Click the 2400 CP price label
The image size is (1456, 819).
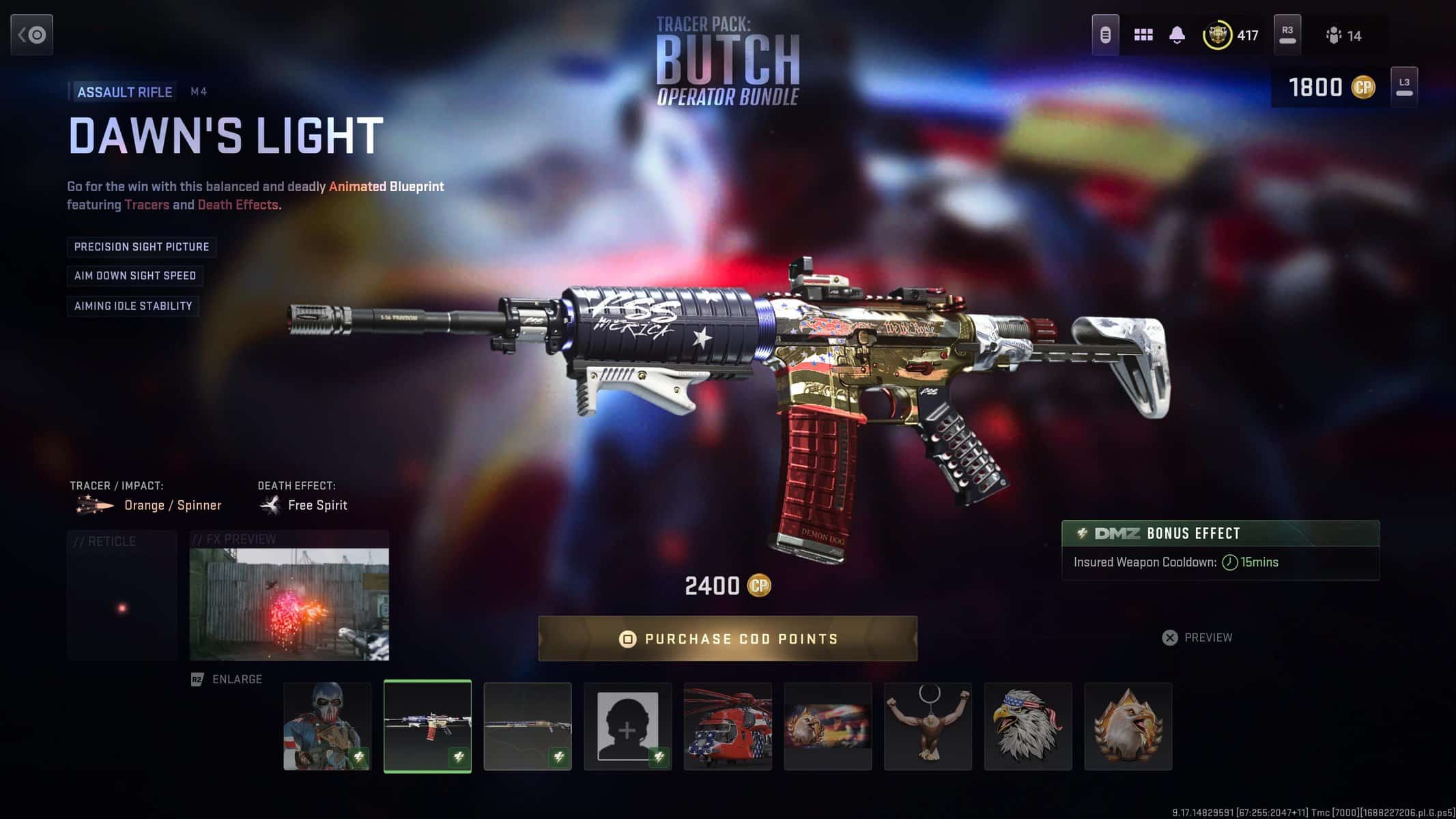727,586
